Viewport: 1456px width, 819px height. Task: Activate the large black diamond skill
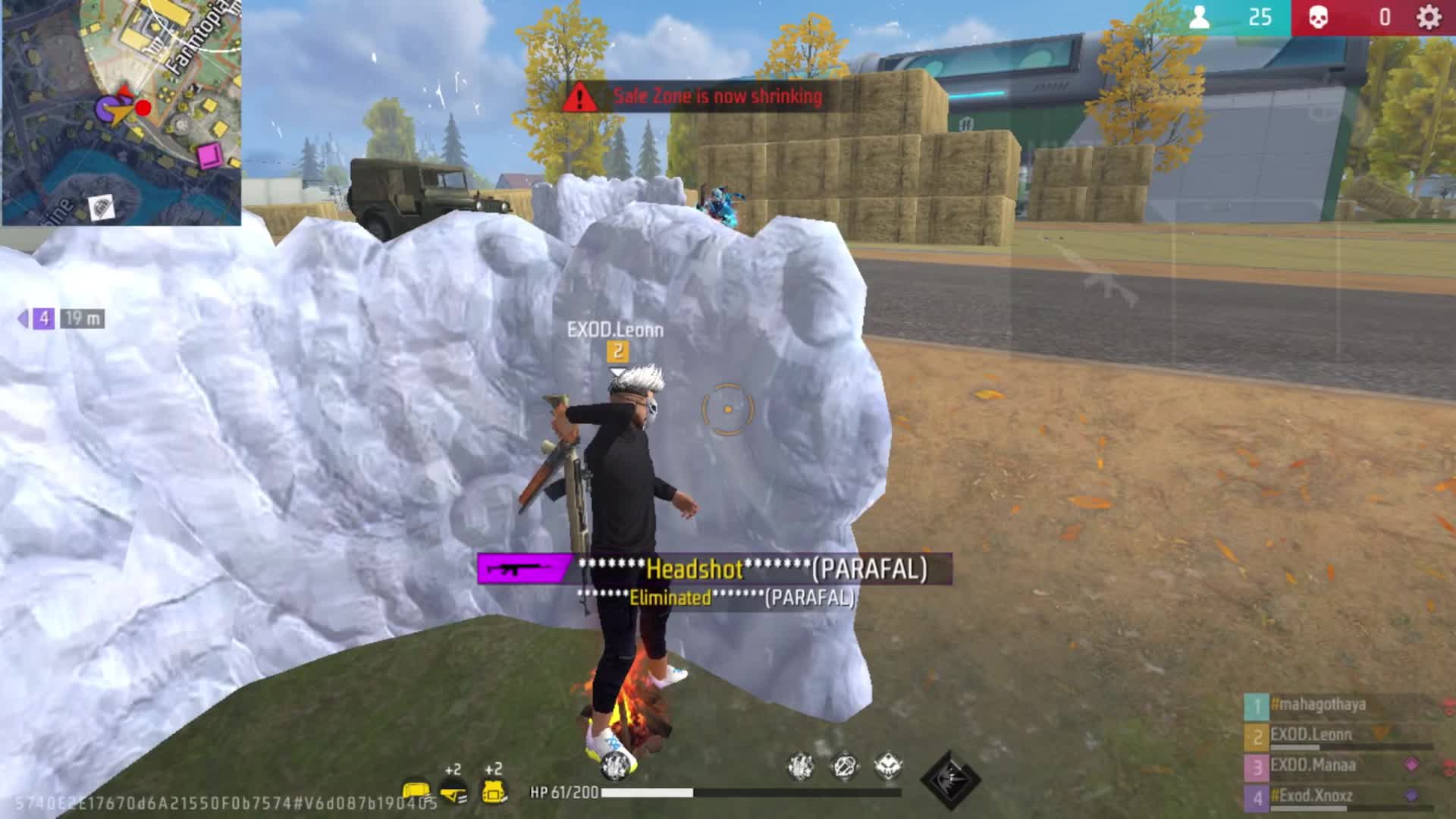tap(950, 780)
